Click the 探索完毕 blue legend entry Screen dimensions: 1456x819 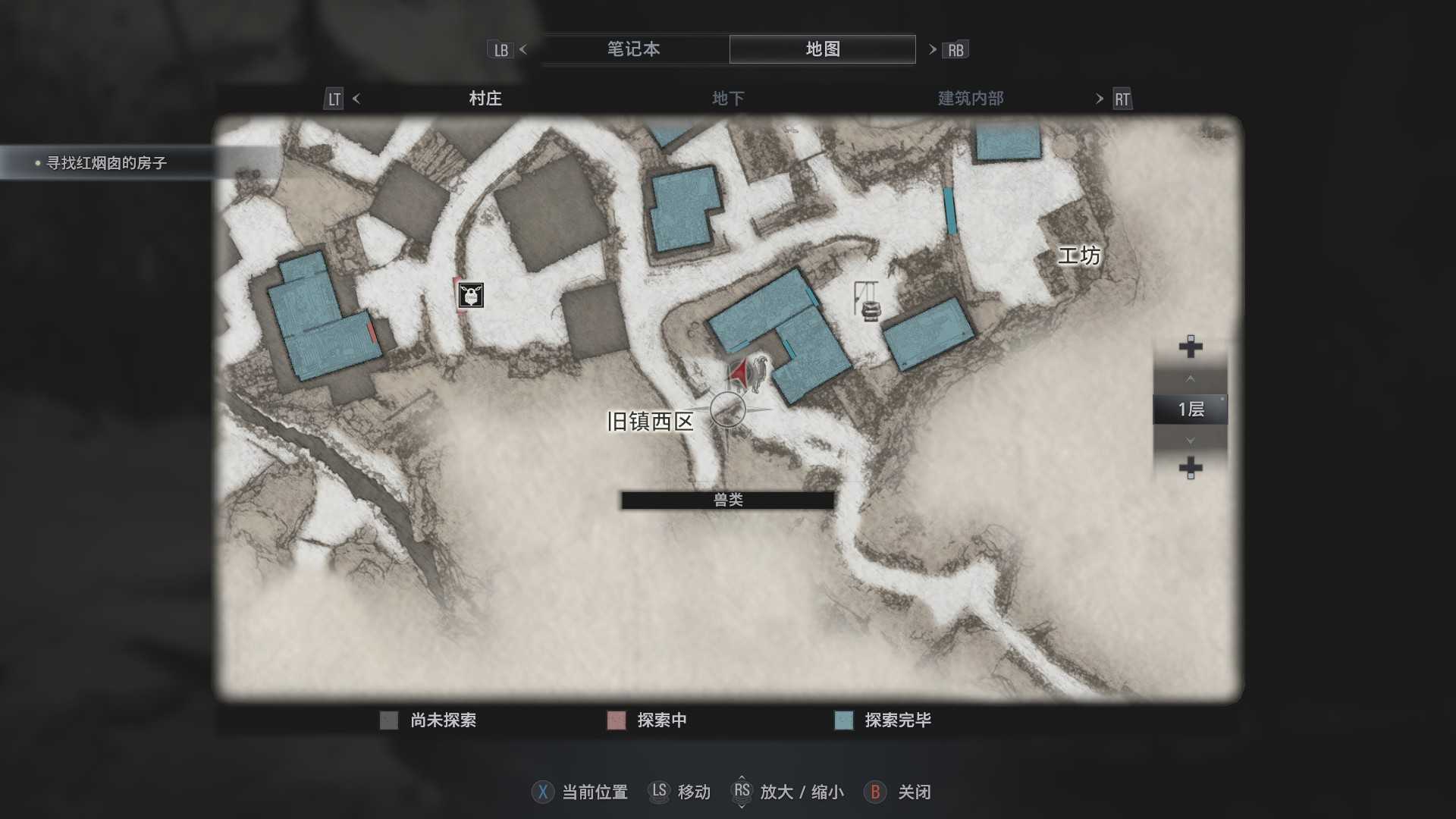pyautogui.click(x=883, y=720)
